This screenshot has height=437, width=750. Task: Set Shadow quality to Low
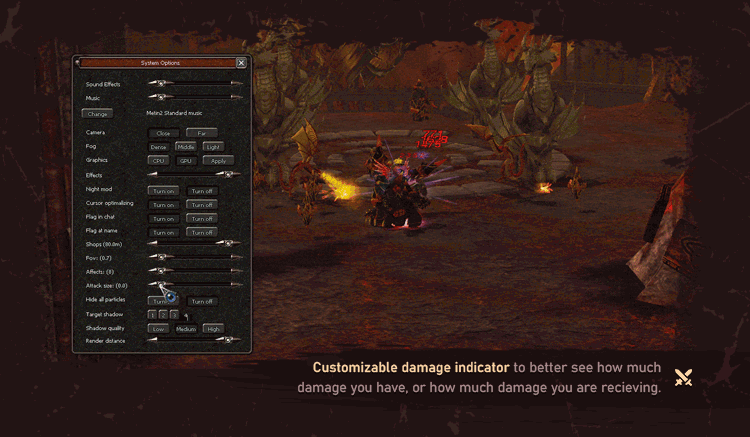pos(158,329)
